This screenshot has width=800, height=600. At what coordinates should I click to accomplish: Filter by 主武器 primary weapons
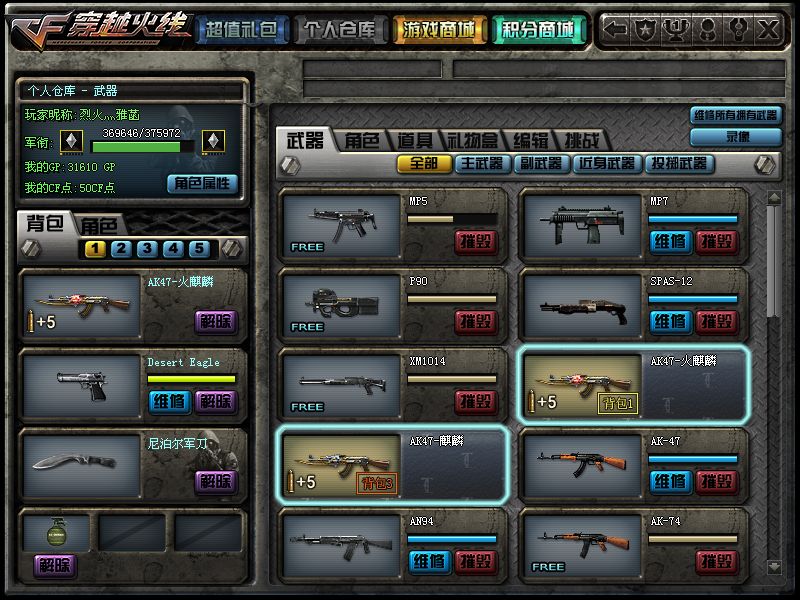[x=481, y=163]
